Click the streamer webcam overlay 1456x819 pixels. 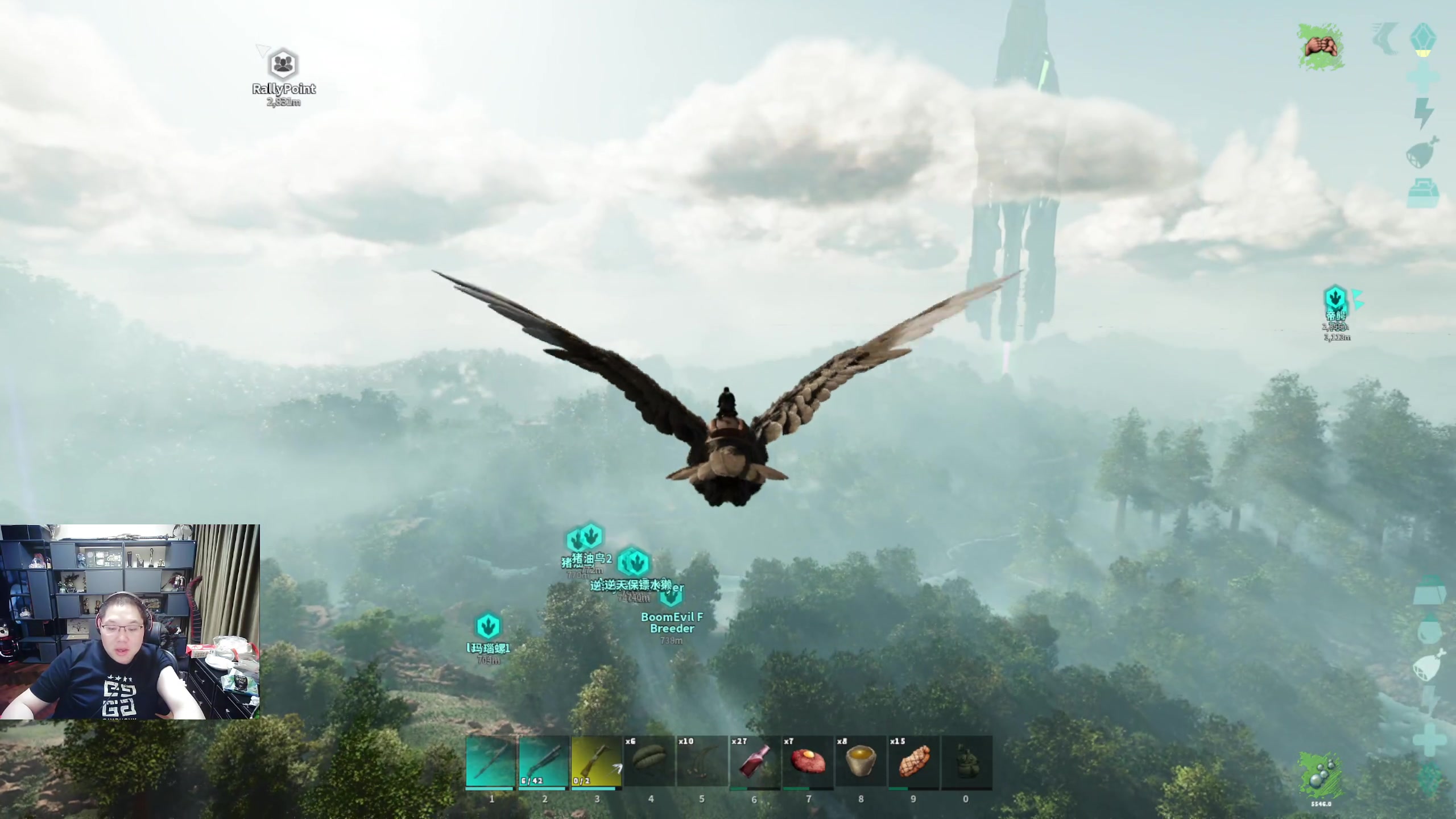click(x=130, y=622)
